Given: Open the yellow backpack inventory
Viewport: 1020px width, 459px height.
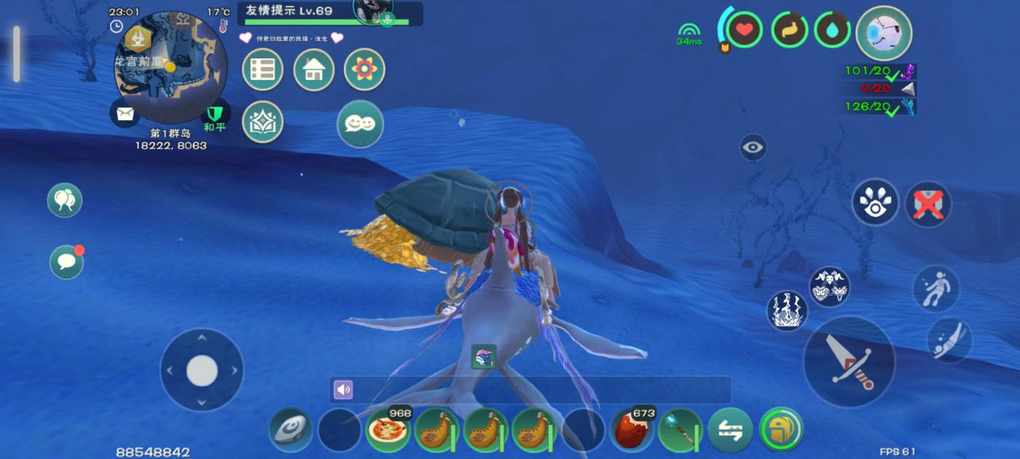Looking at the screenshot, I should (x=780, y=430).
